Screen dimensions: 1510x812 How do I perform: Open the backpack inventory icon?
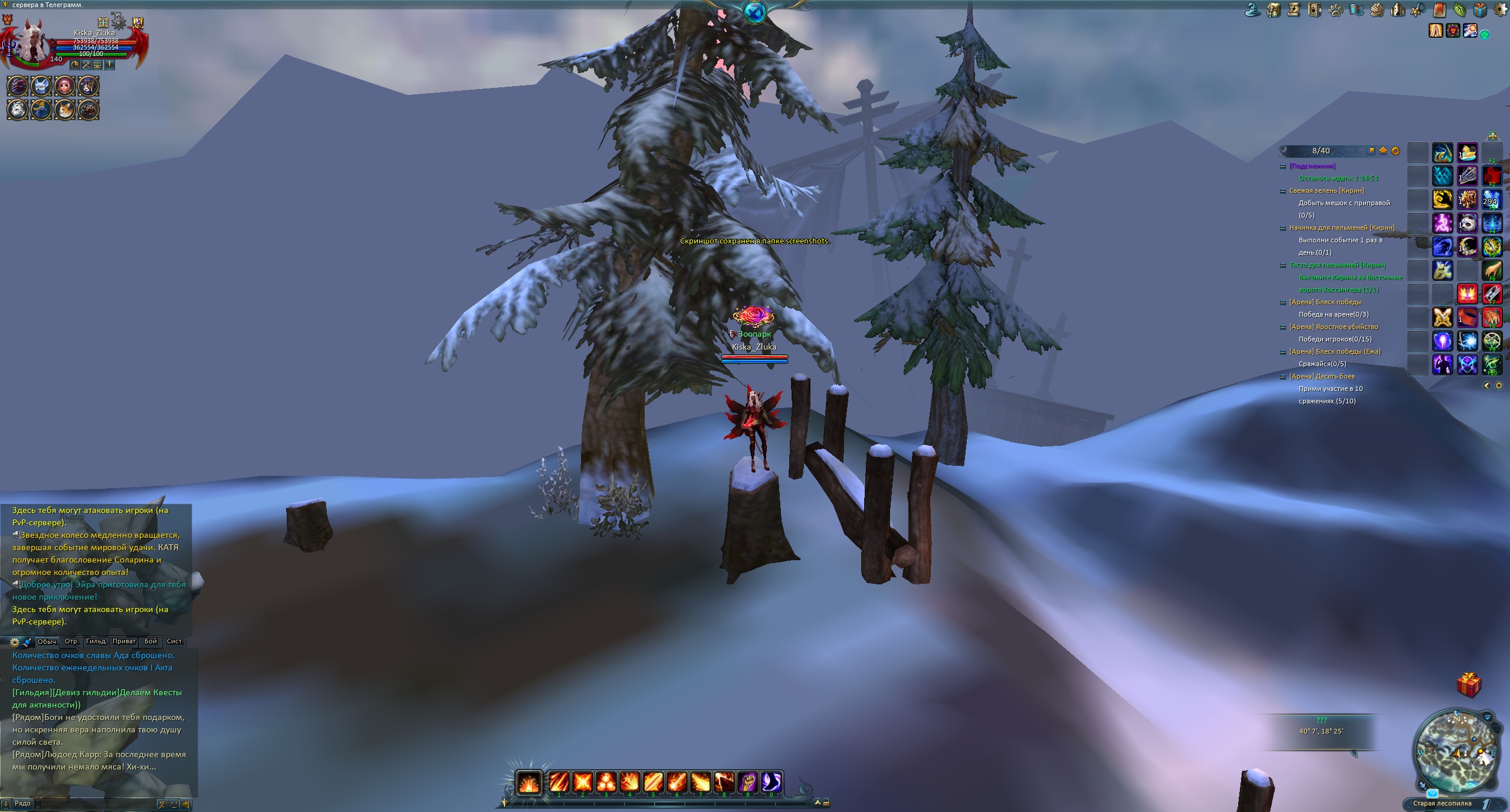click(1273, 10)
